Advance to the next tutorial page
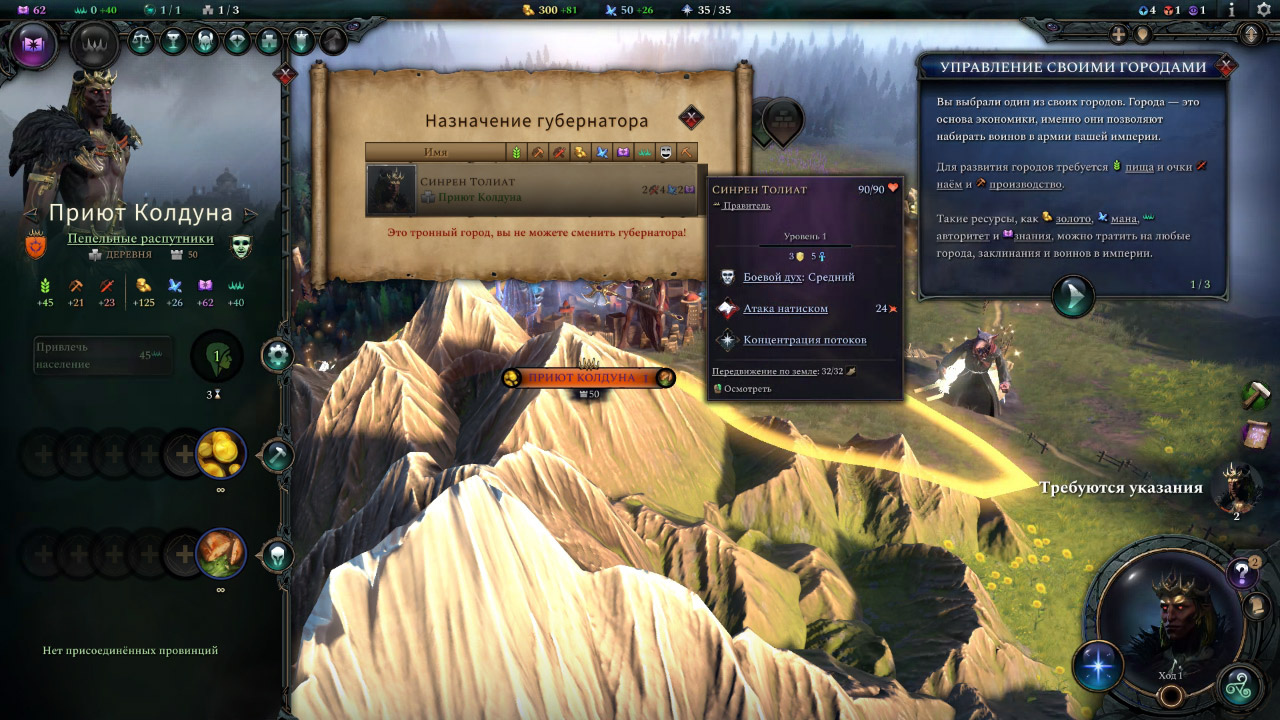 (1073, 297)
